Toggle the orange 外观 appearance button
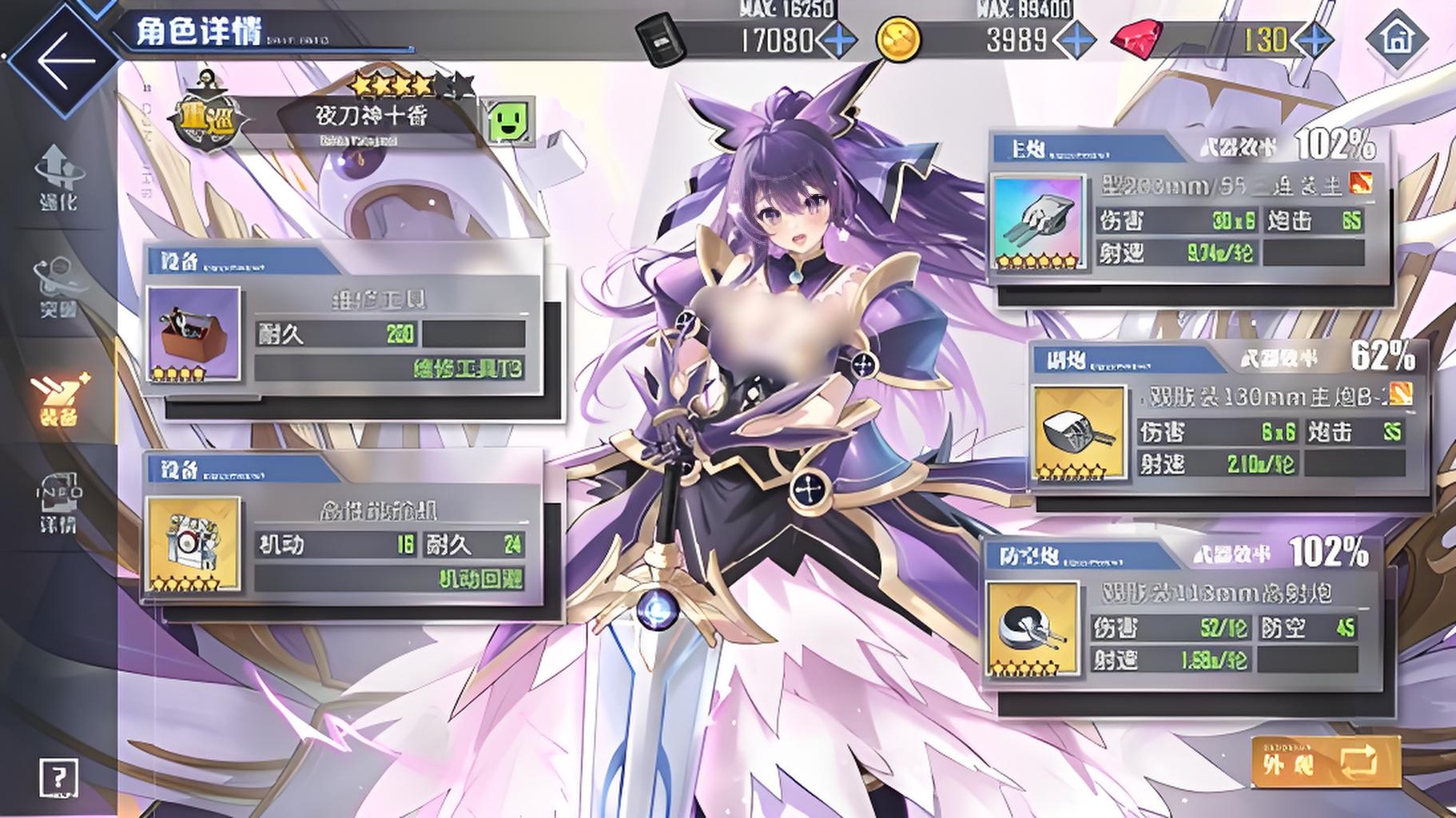Image resolution: width=1456 pixels, height=818 pixels. (x=1325, y=763)
